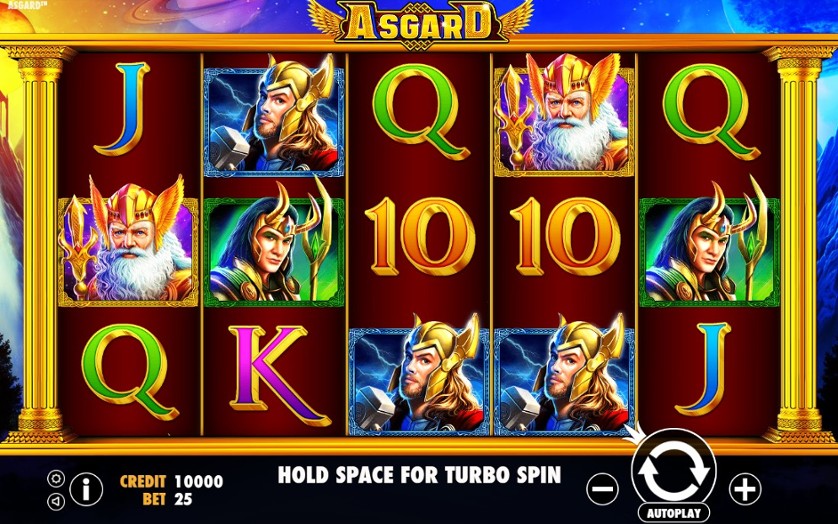Open the Autoplay options

[673, 512]
